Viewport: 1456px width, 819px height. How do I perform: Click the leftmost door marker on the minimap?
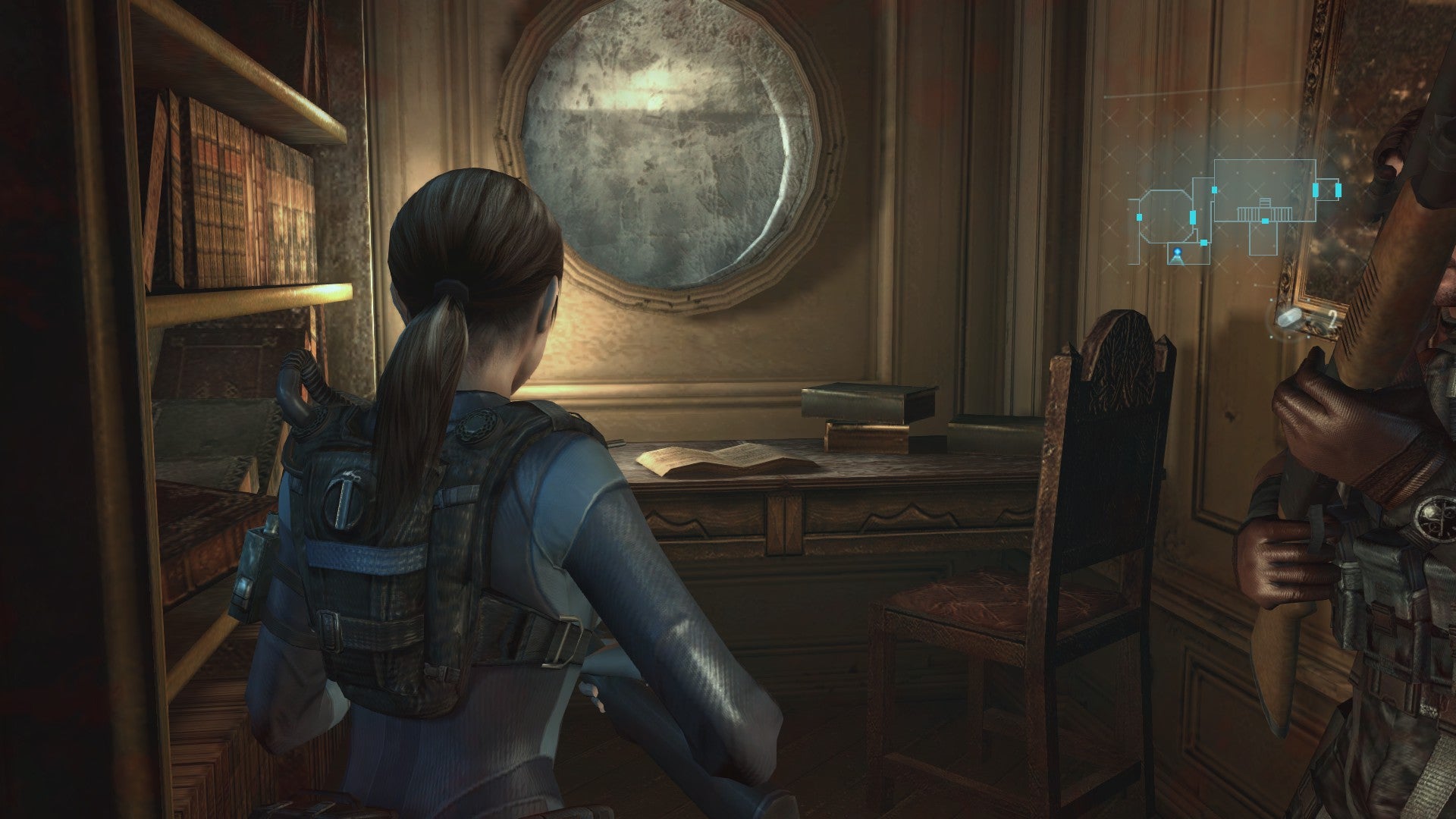[x=1139, y=217]
